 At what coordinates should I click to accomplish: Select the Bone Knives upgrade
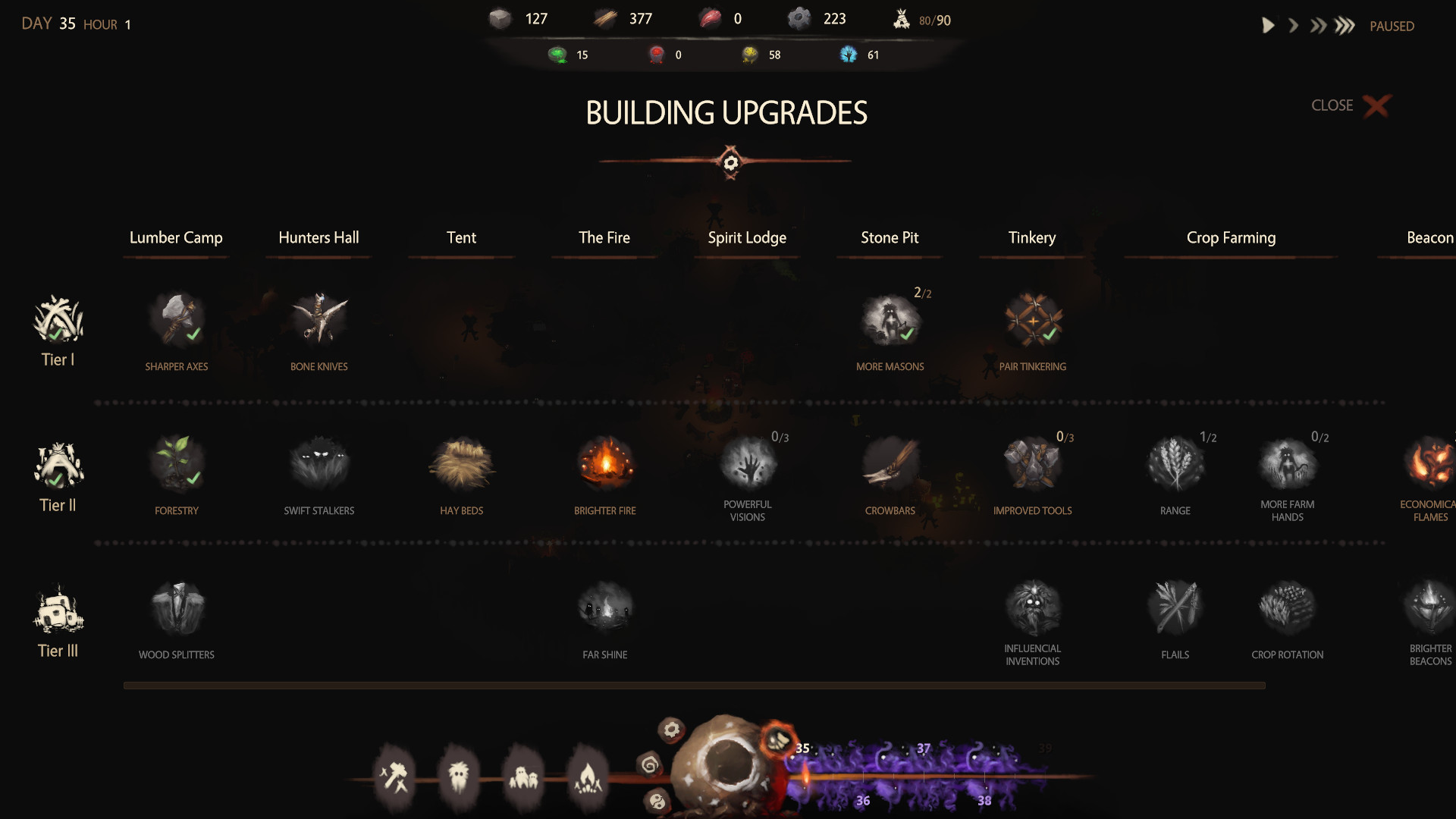[x=318, y=318]
